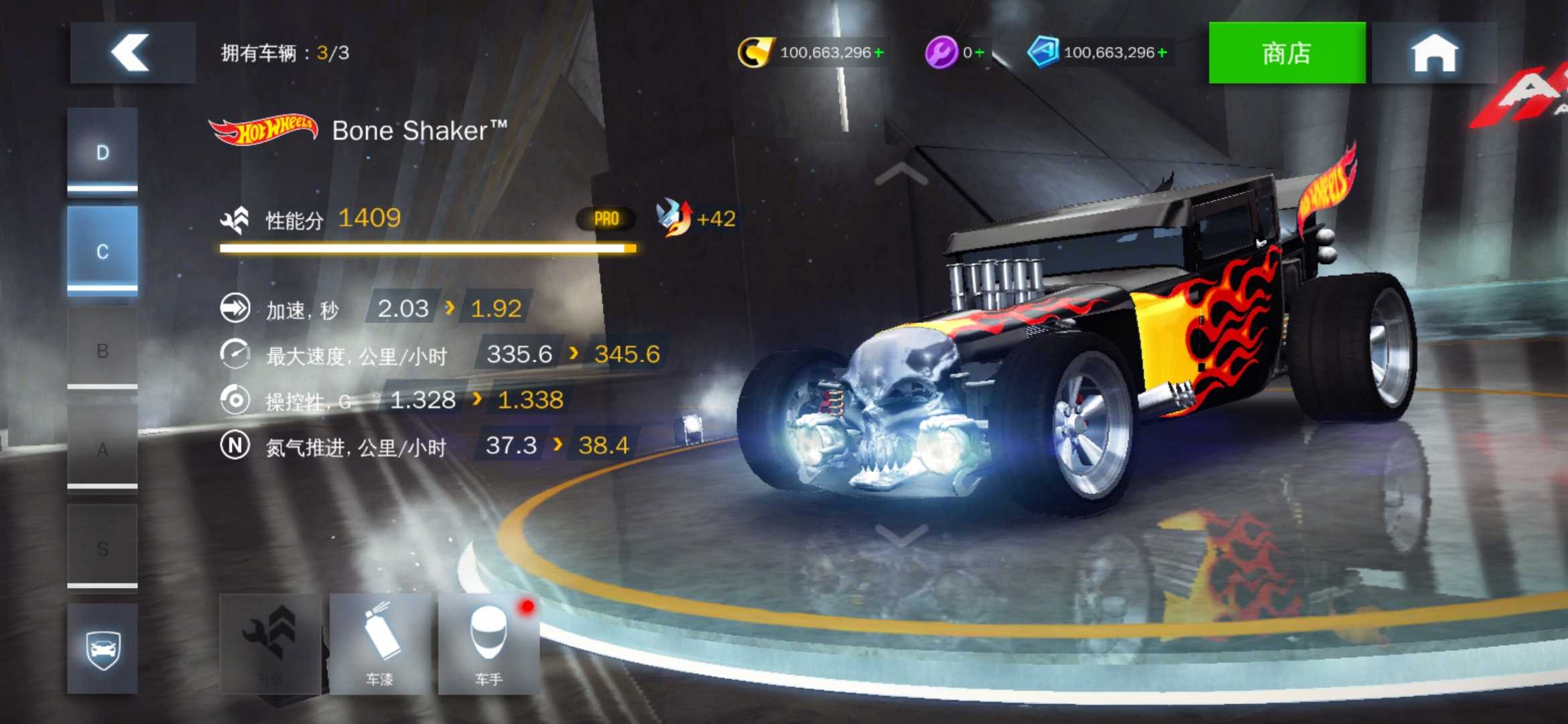This screenshot has width=1568, height=724.
Task: Return to the home screen
Action: 1434,52
